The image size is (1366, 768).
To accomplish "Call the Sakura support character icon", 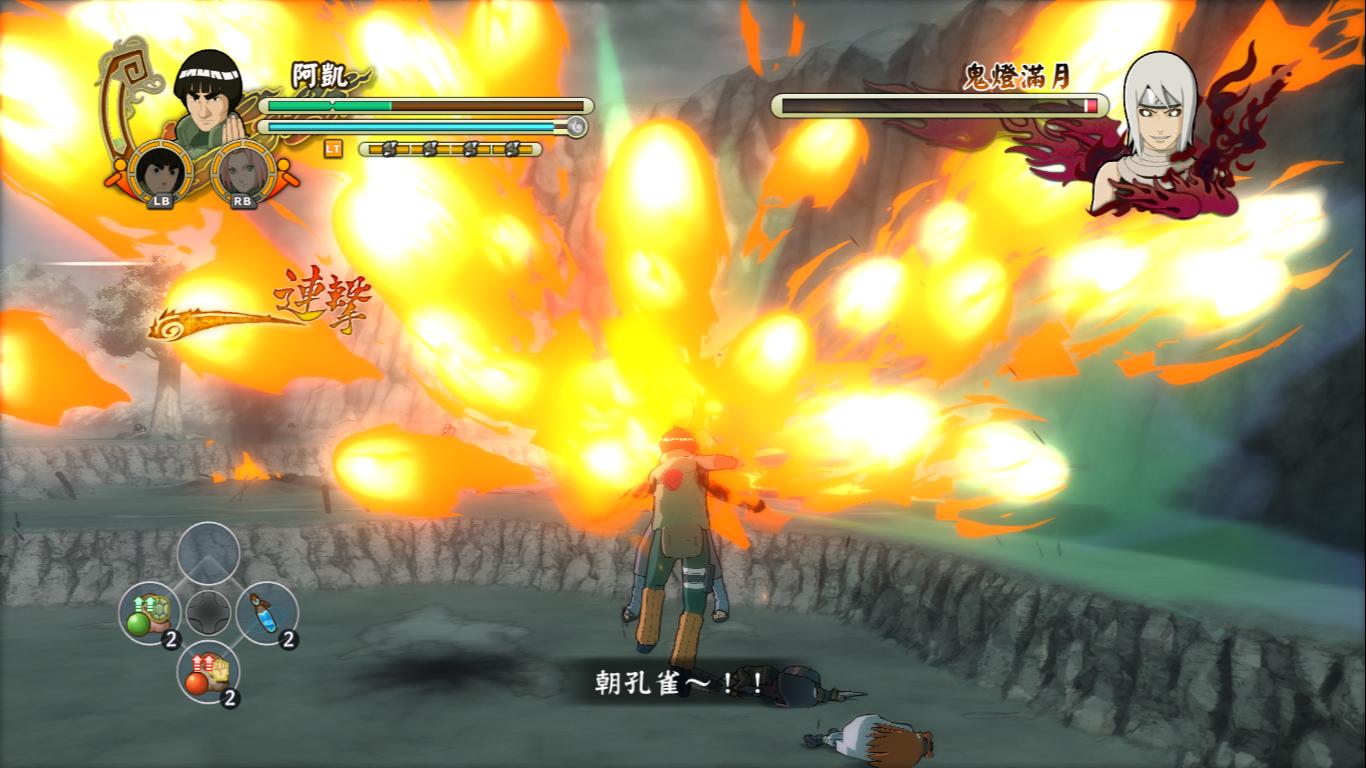I will [243, 174].
